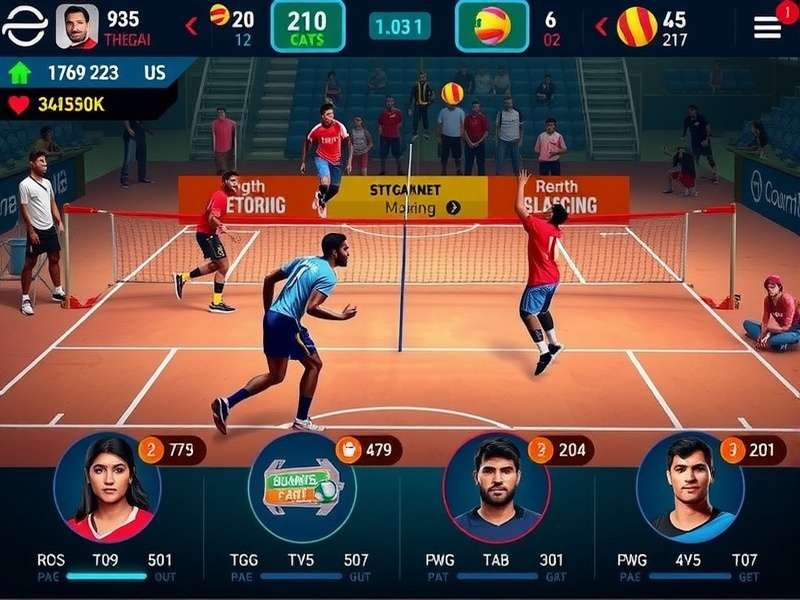800x600 pixels.
Task: Click the 1.031 teal display pill
Action: point(399,27)
